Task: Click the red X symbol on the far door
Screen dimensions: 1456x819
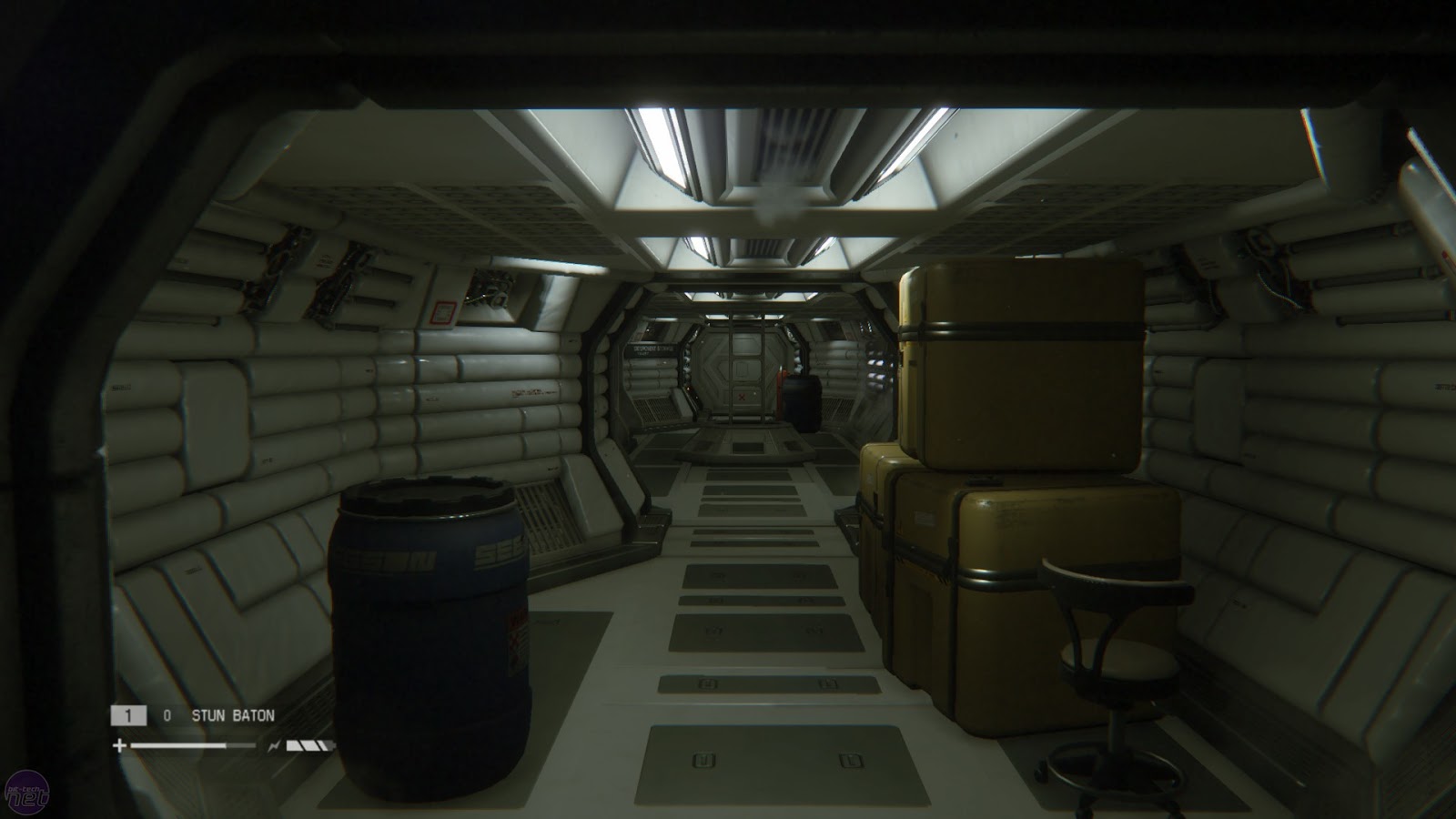Action: click(x=740, y=397)
